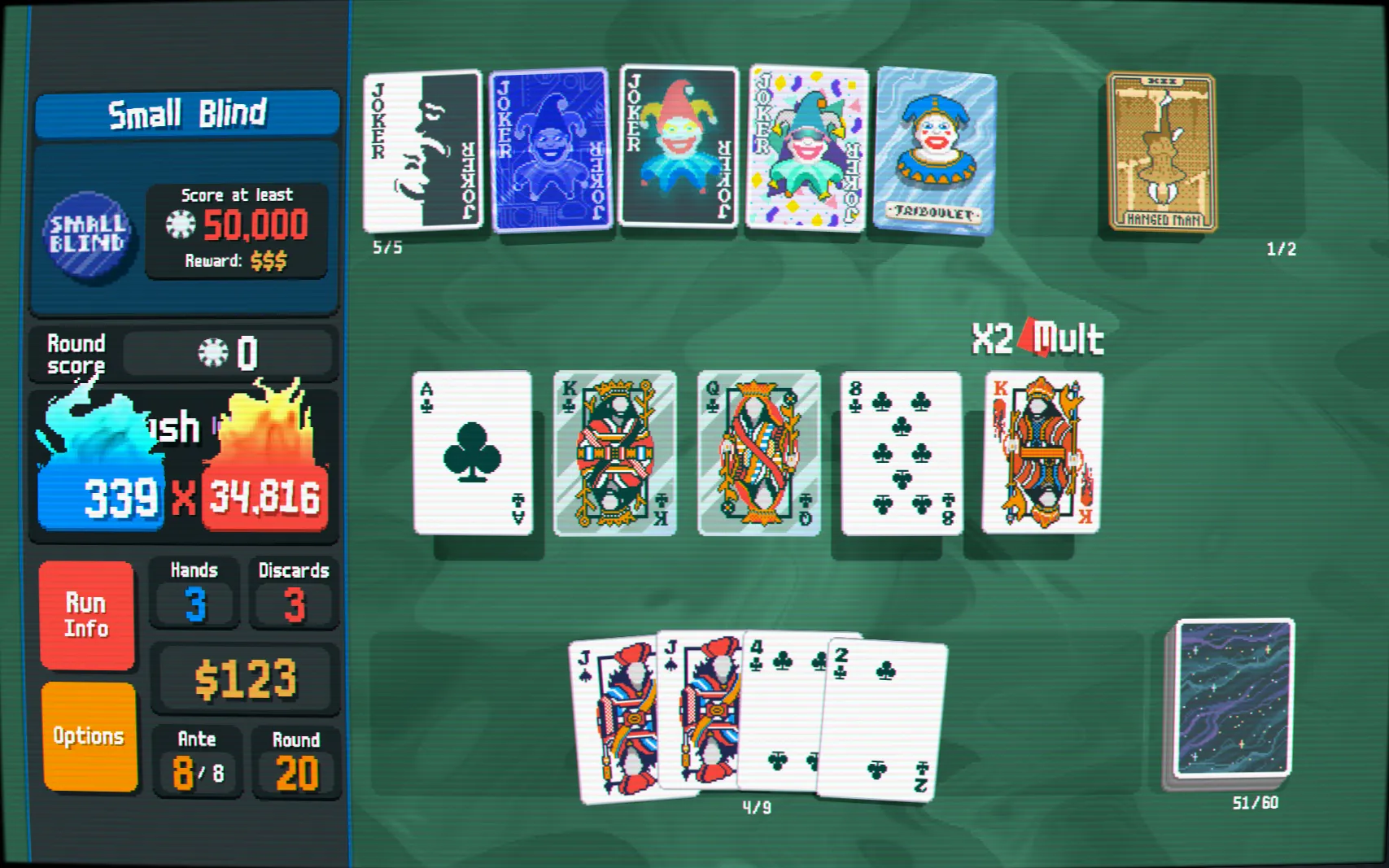Click the black-and-white face joker
The width and height of the screenshot is (1389, 868).
click(422, 150)
